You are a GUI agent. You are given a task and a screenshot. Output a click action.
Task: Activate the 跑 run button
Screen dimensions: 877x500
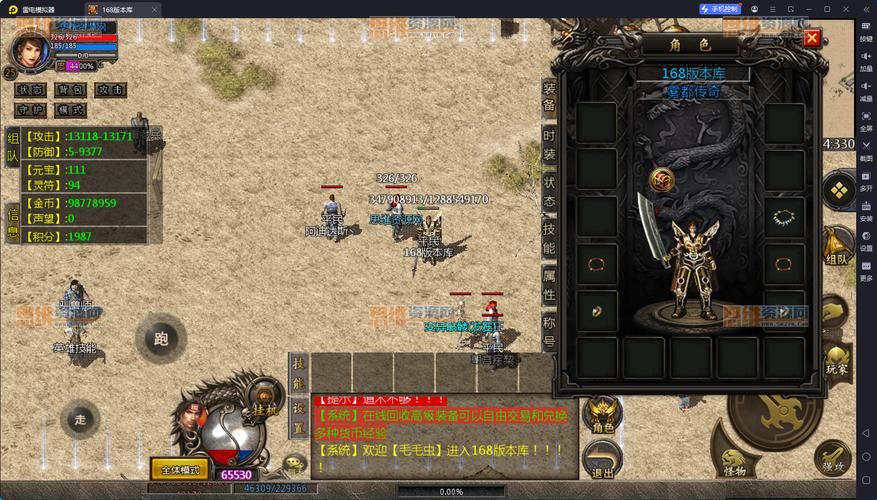pyautogui.click(x=160, y=339)
